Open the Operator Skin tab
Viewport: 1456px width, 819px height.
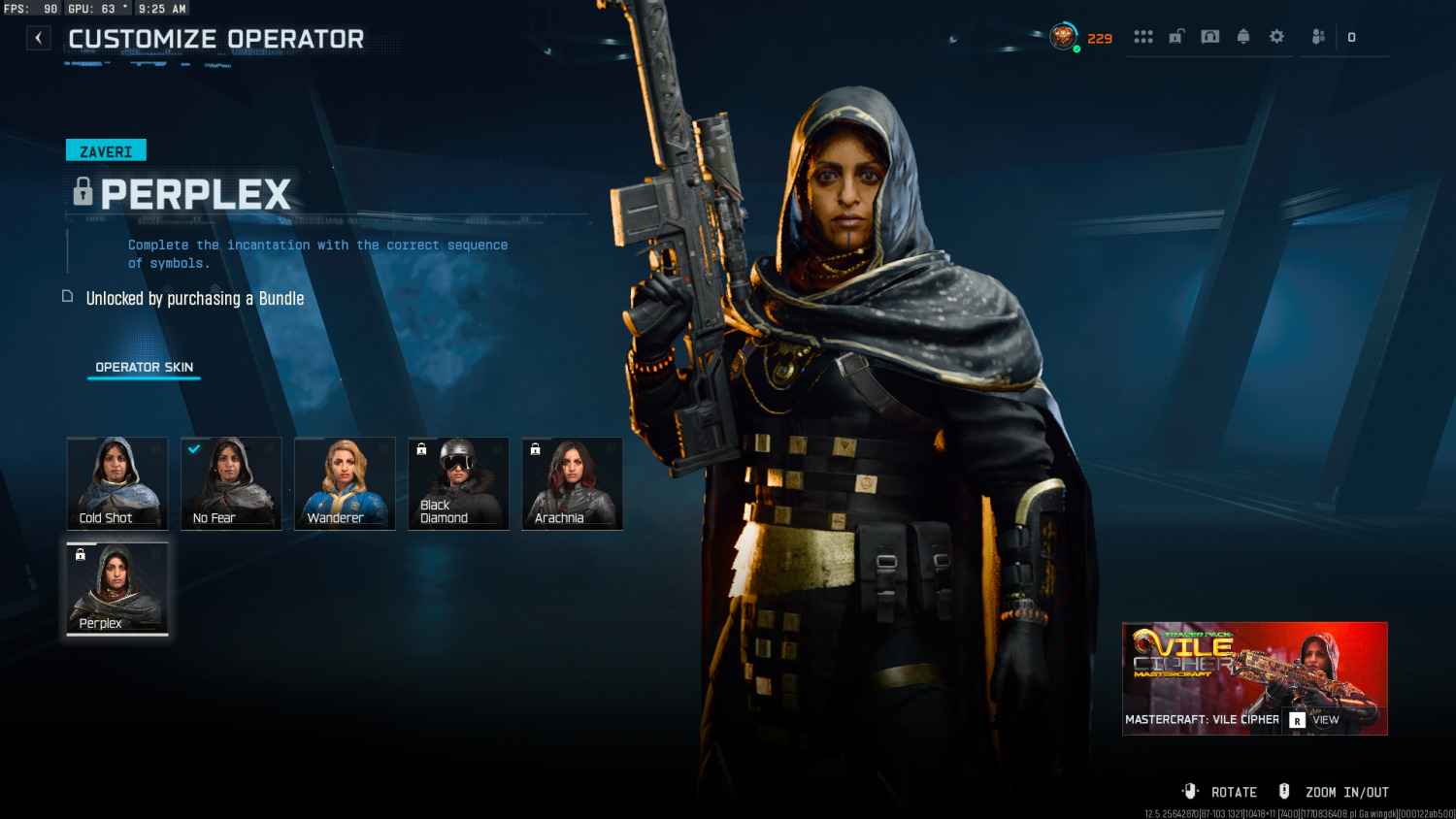[x=144, y=367]
